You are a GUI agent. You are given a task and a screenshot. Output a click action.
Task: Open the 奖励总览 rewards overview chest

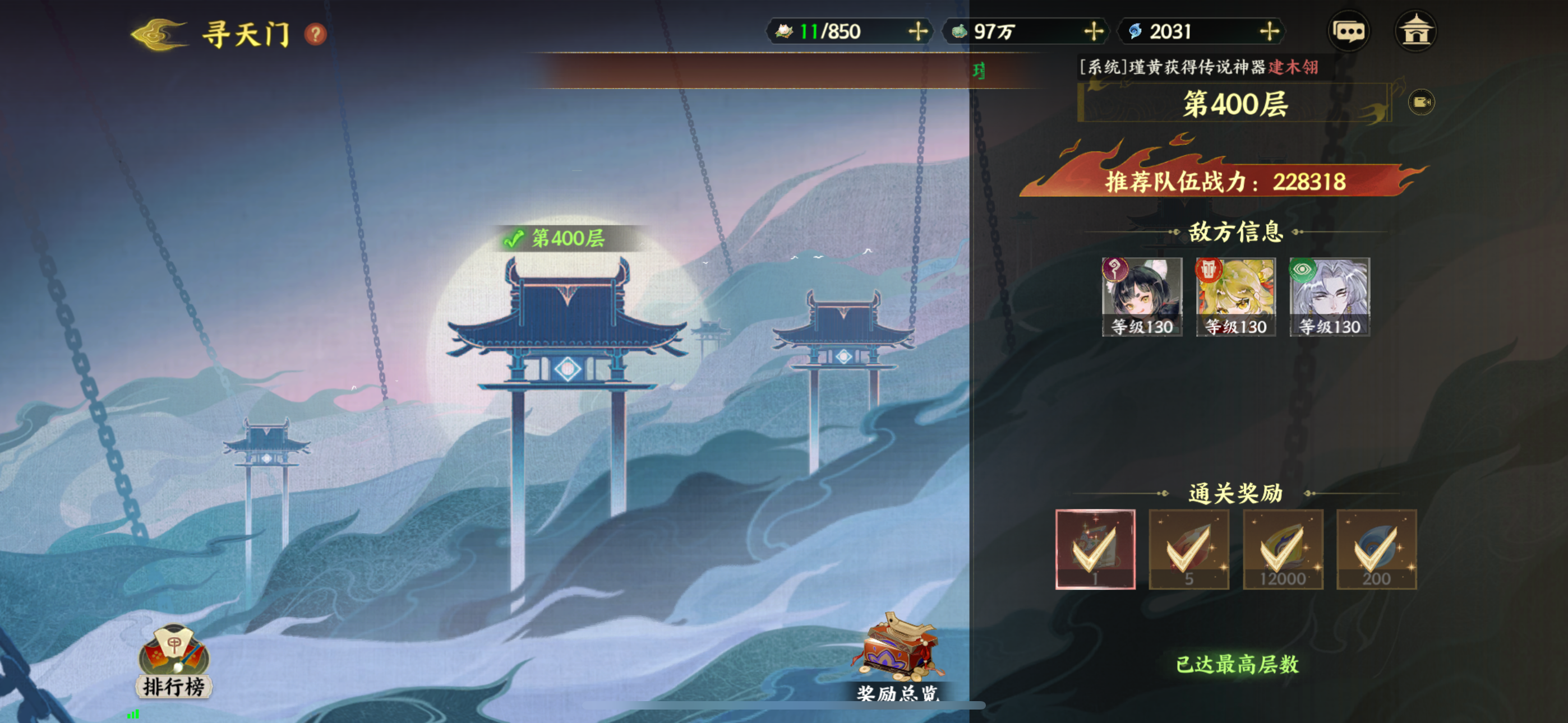898,655
